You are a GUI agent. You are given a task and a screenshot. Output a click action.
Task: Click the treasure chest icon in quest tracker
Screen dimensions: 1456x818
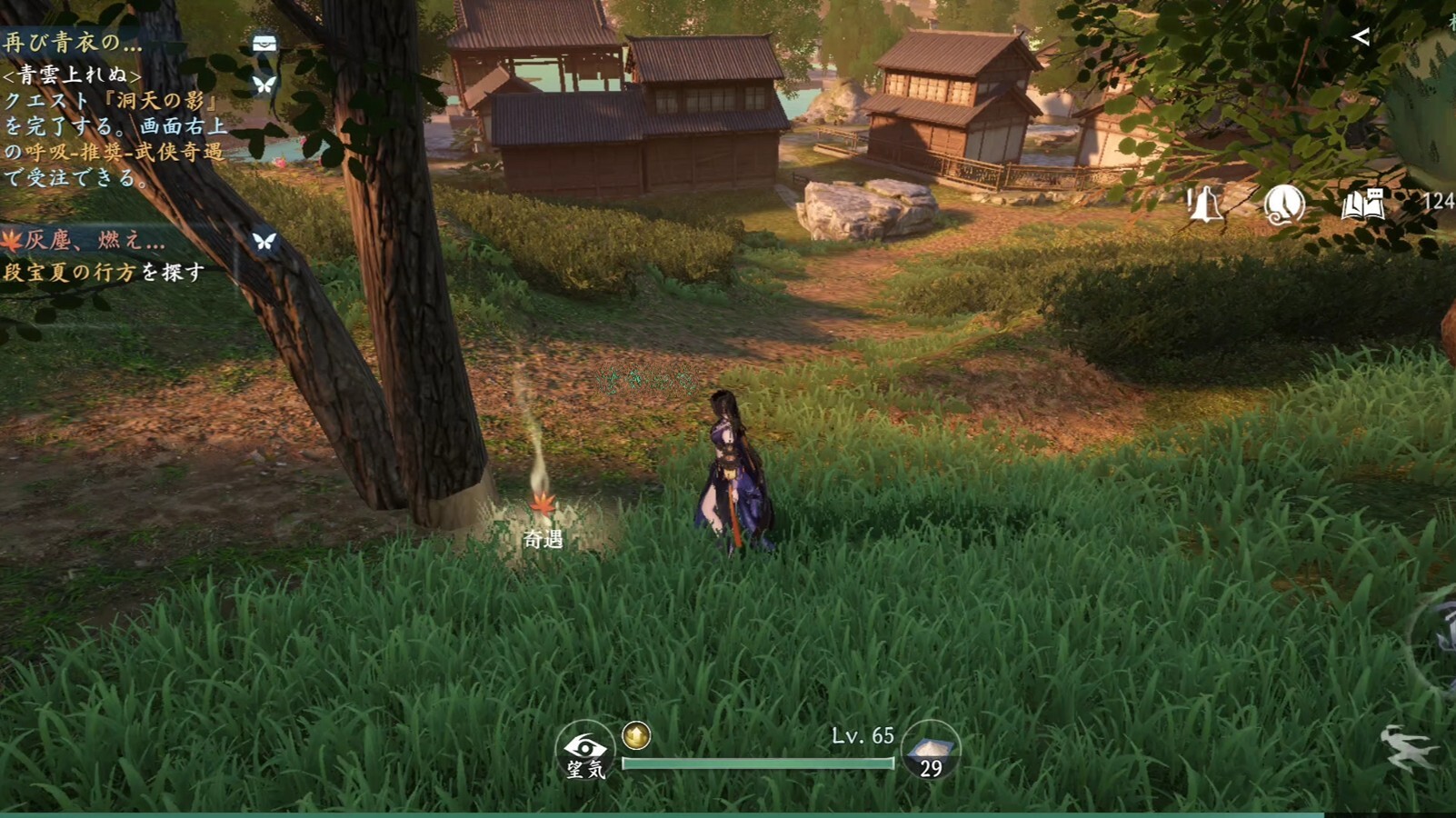(x=264, y=44)
